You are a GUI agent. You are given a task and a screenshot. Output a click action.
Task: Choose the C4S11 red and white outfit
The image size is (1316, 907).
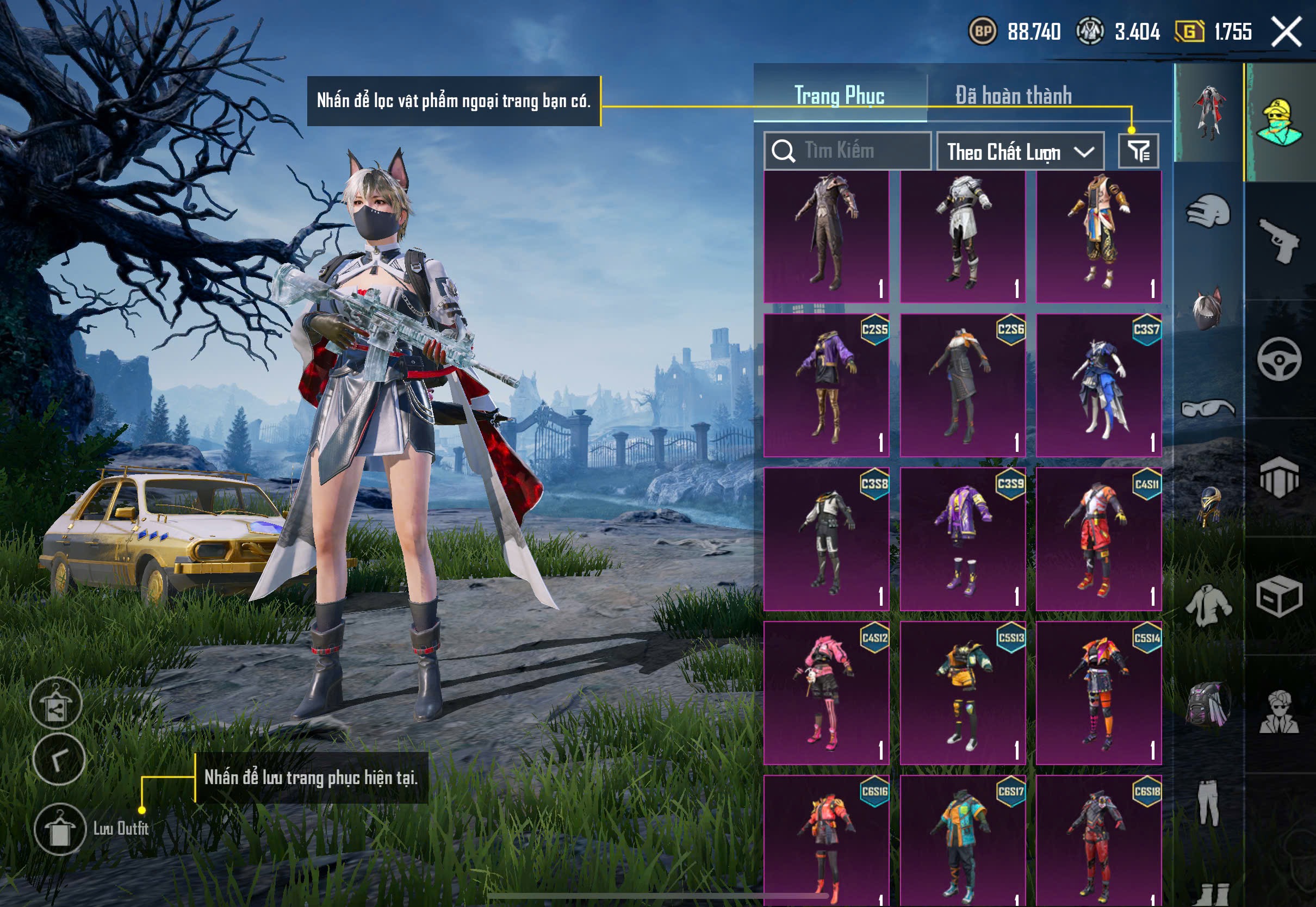click(x=1098, y=539)
